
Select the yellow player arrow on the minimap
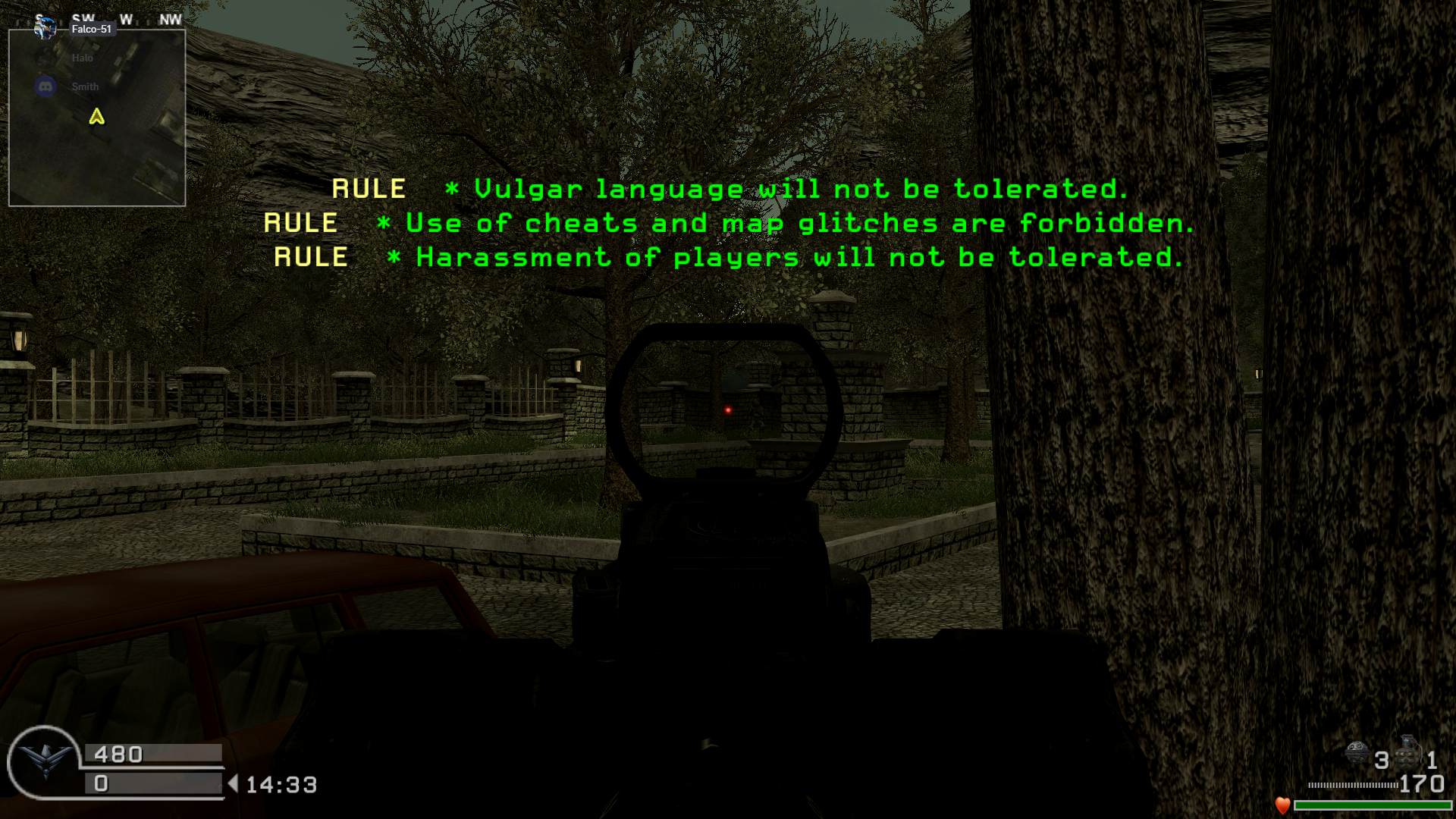(x=96, y=117)
